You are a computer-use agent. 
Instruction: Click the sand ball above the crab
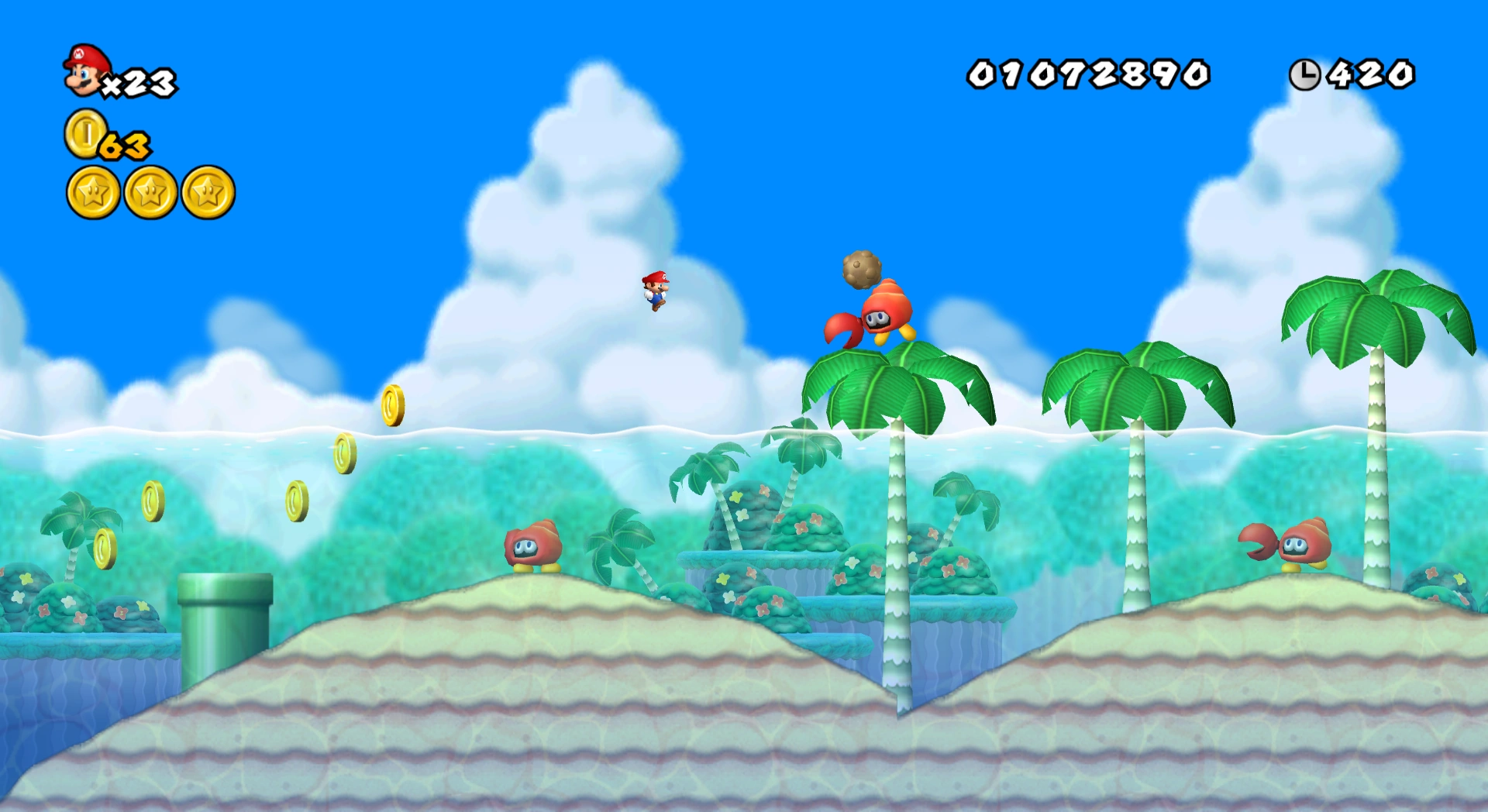(x=863, y=270)
